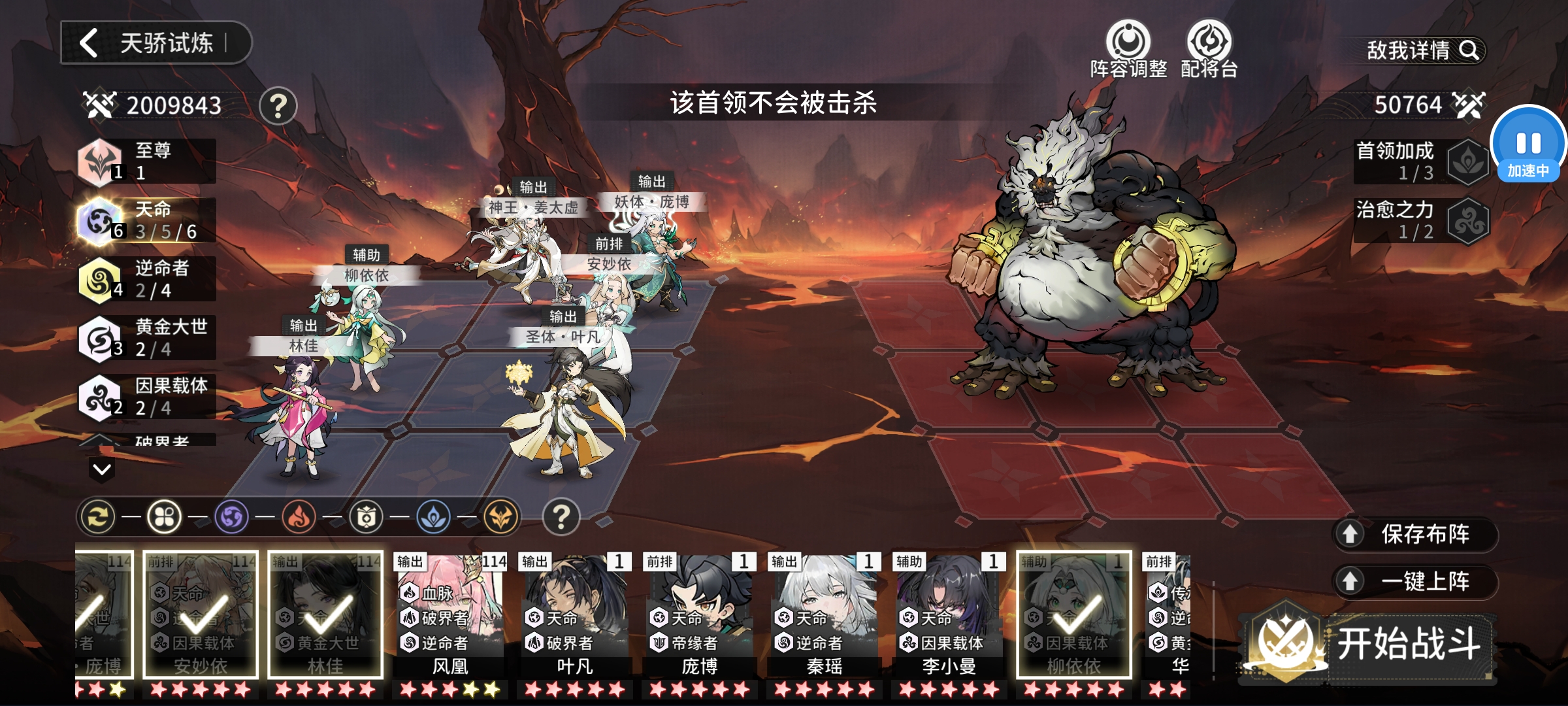Go back from 天骄试炼 screen
The image size is (1568, 706).
click(x=90, y=43)
